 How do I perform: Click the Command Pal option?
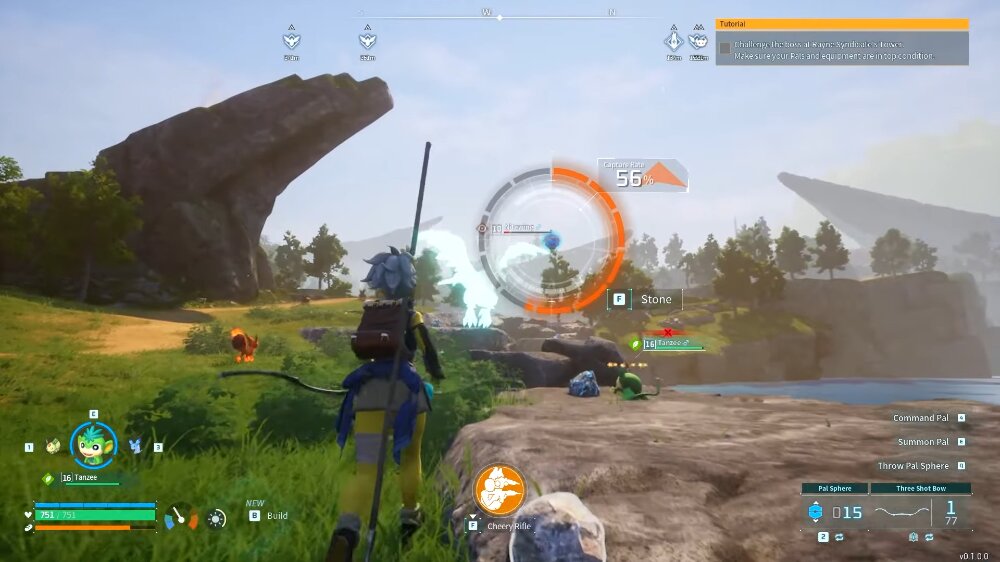pos(921,418)
